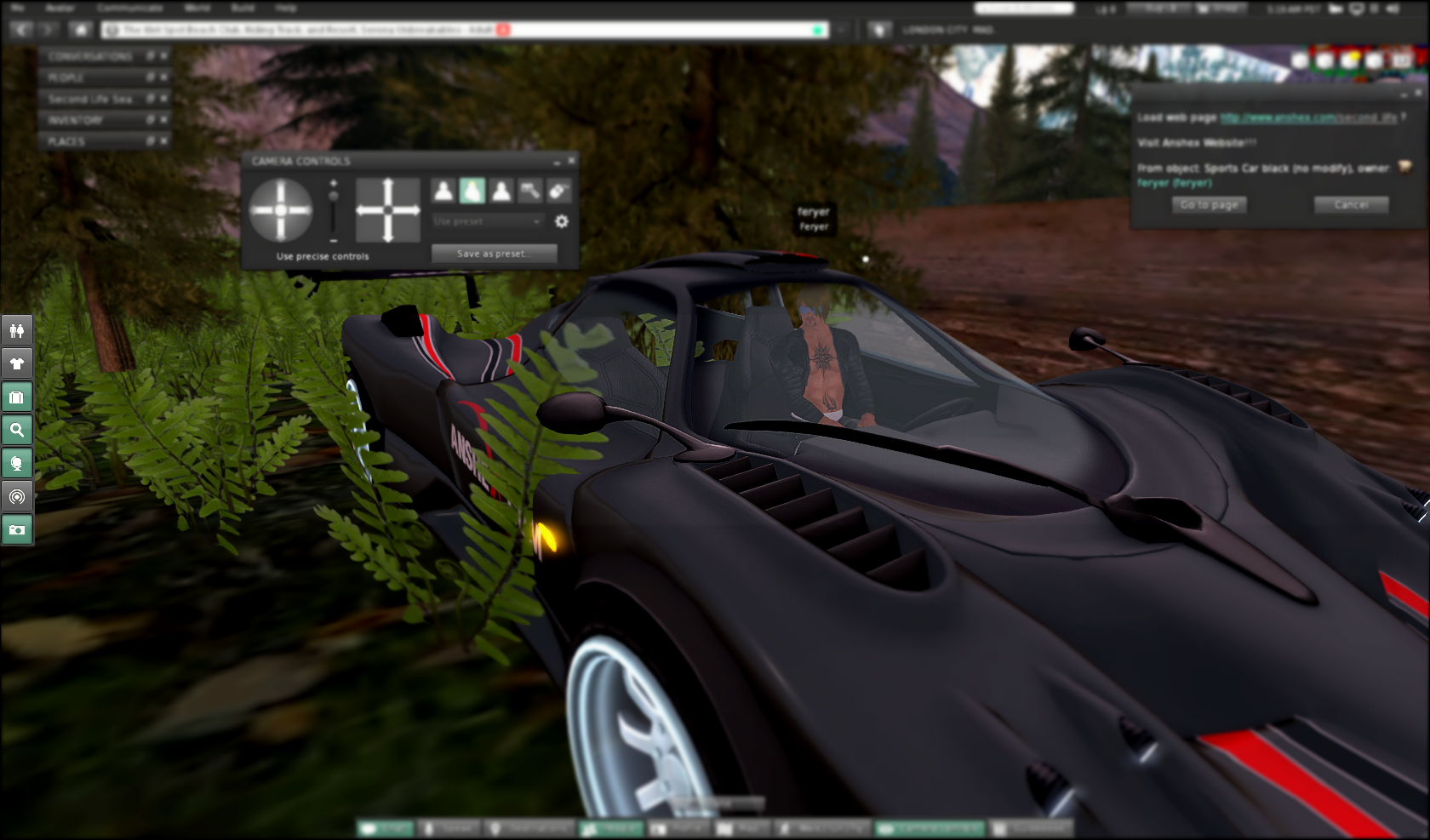Screen dimensions: 1430x840
Task: Cancel the load web page prompt
Action: point(1351,205)
